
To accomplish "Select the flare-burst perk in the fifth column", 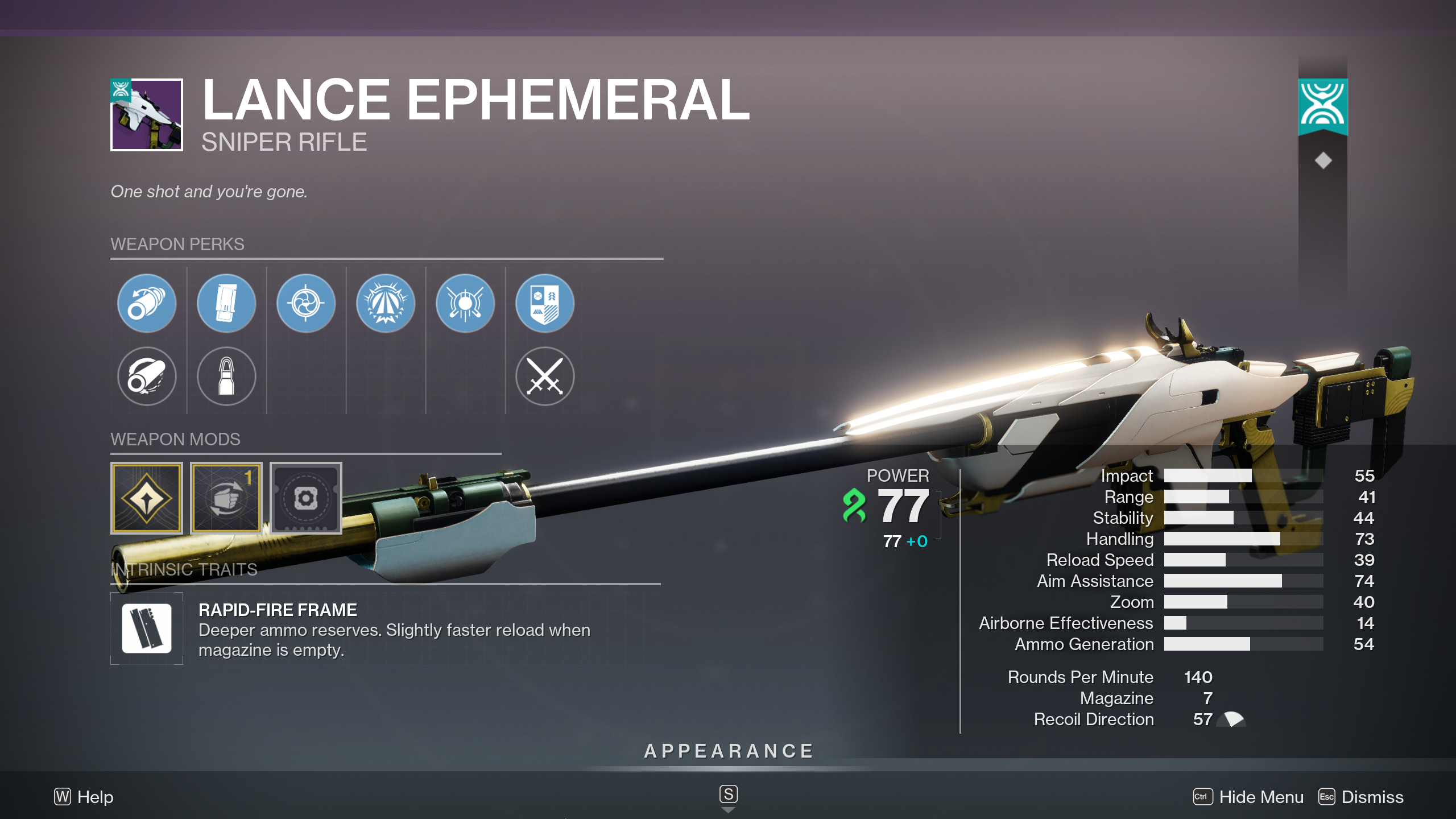I will coord(465,303).
